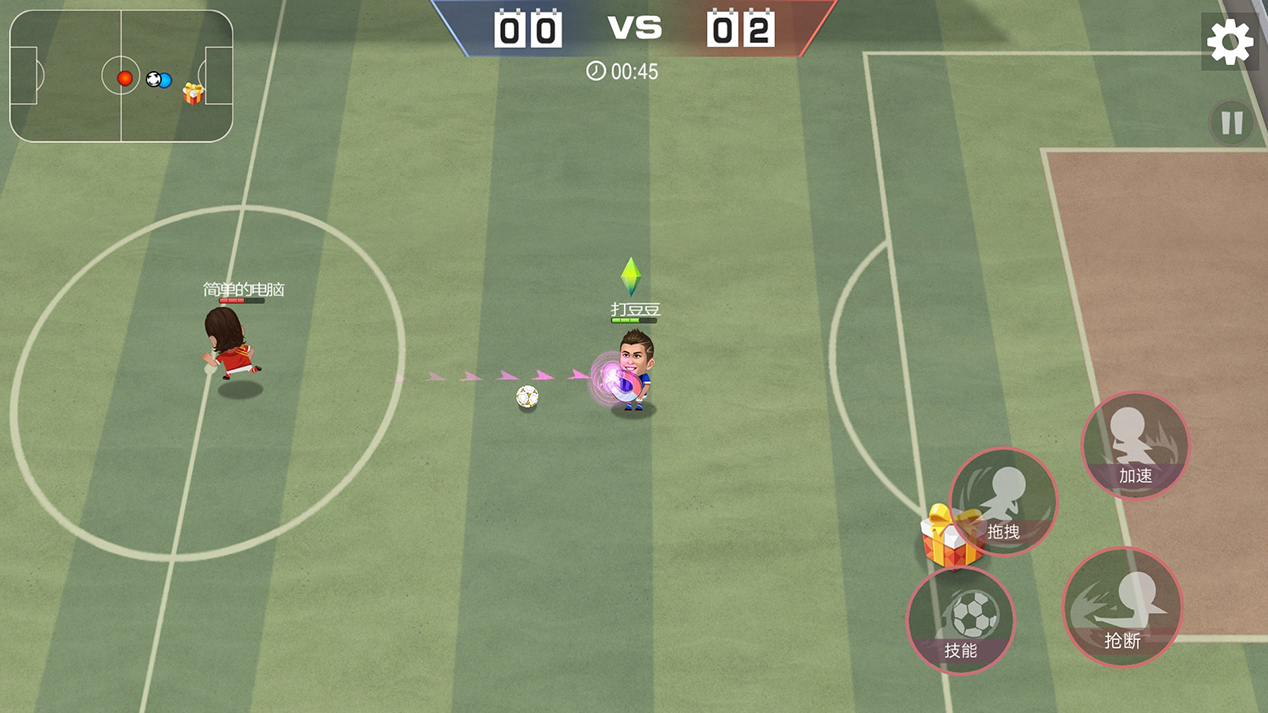Pause the match
Viewport: 1268px width, 713px height.
pos(1231,123)
